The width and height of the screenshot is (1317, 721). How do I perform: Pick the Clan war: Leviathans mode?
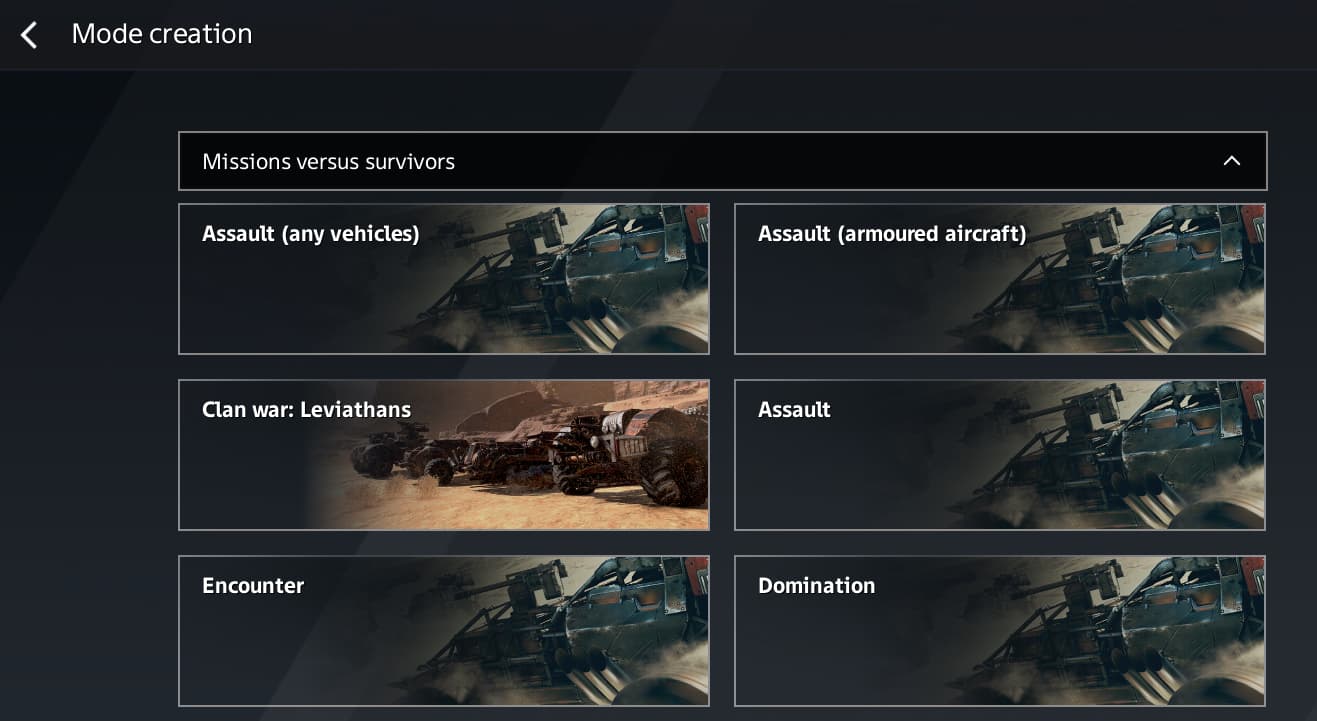[x=443, y=455]
